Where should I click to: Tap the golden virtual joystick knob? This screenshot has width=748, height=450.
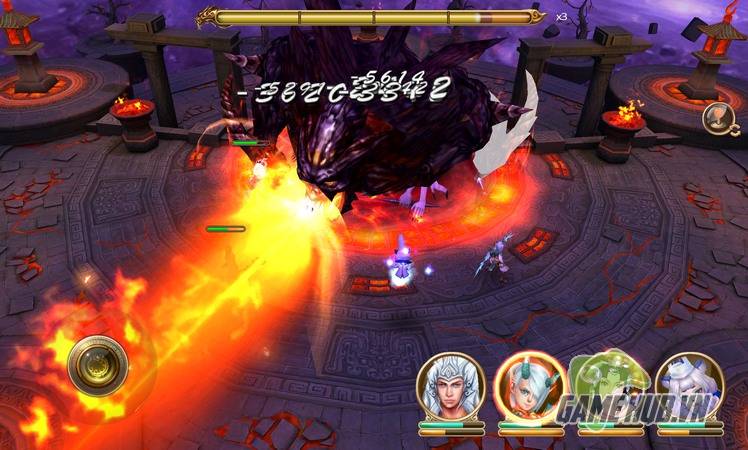point(96,365)
